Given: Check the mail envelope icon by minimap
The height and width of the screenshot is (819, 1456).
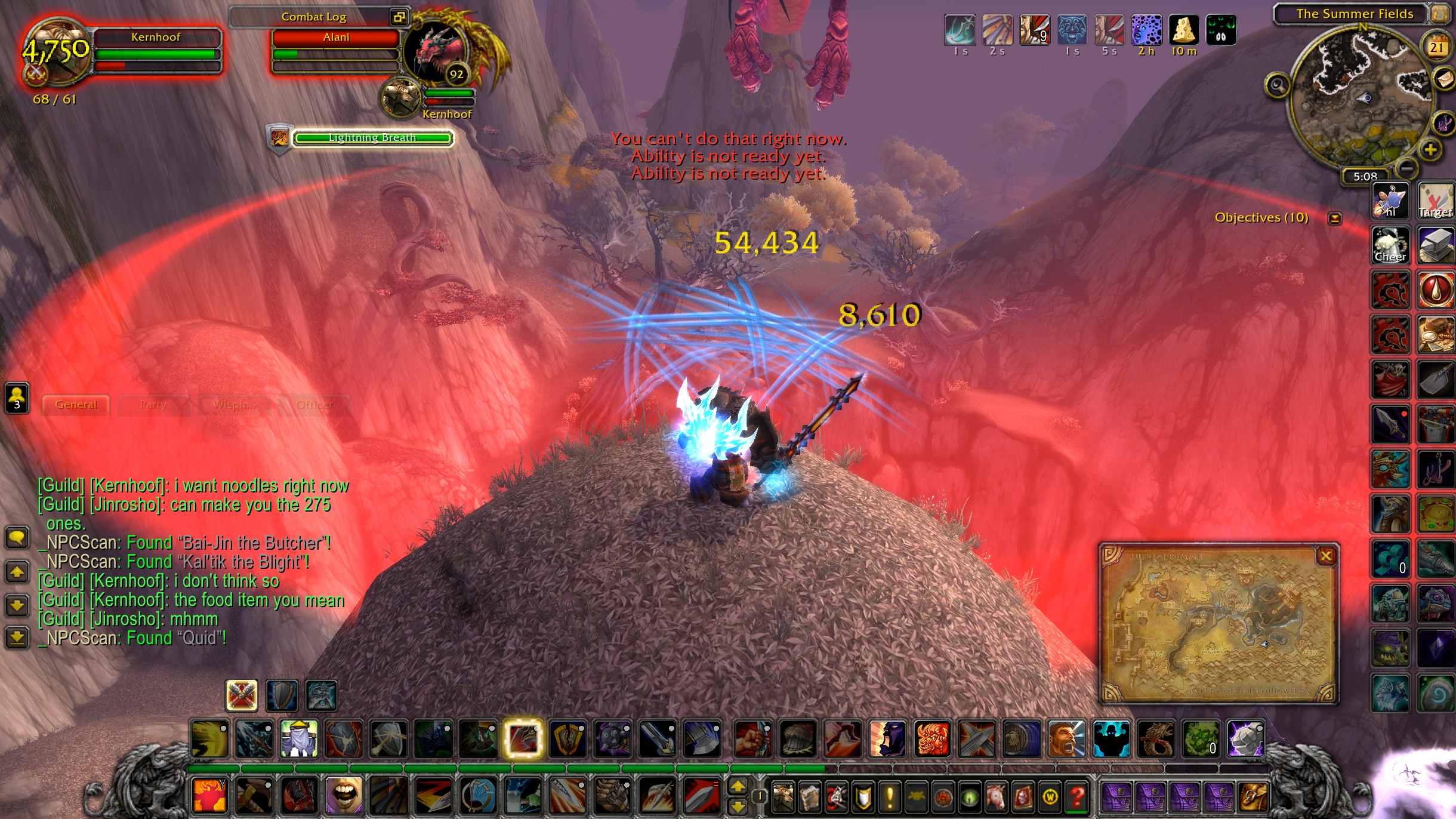Looking at the screenshot, I should click(1444, 78).
